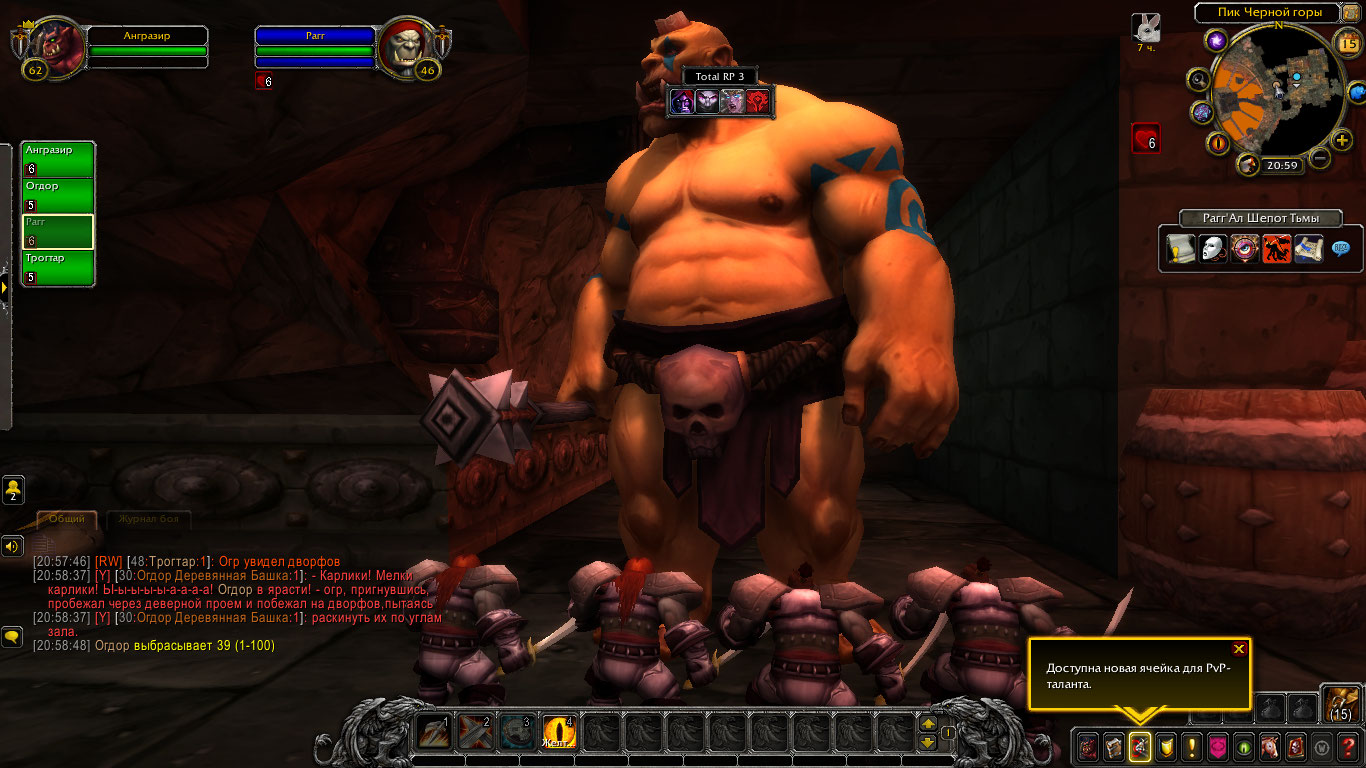
Task: Zoom in the minimap with plus button
Action: 1342,141
